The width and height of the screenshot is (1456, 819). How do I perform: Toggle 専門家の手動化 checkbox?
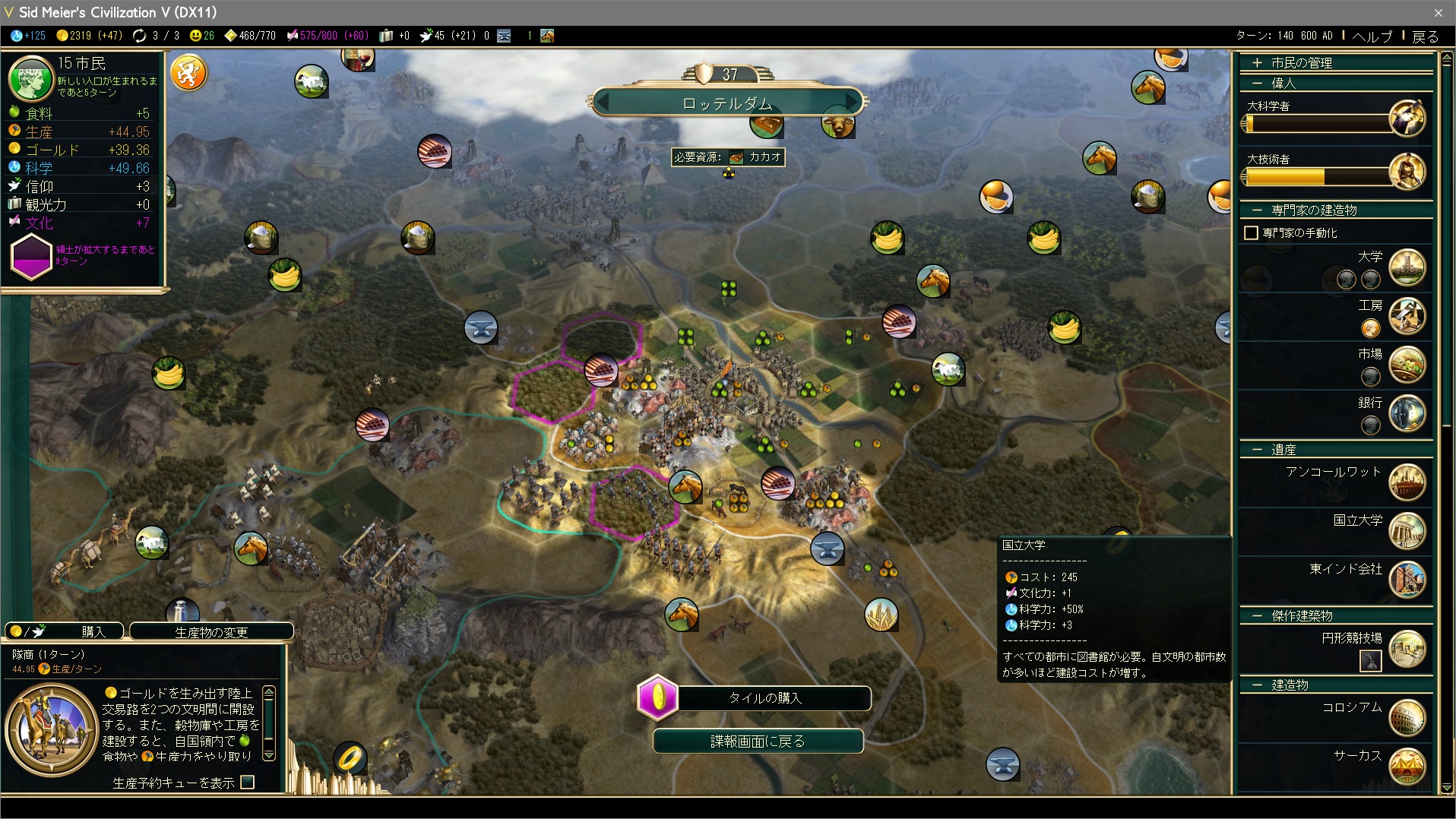click(1251, 232)
